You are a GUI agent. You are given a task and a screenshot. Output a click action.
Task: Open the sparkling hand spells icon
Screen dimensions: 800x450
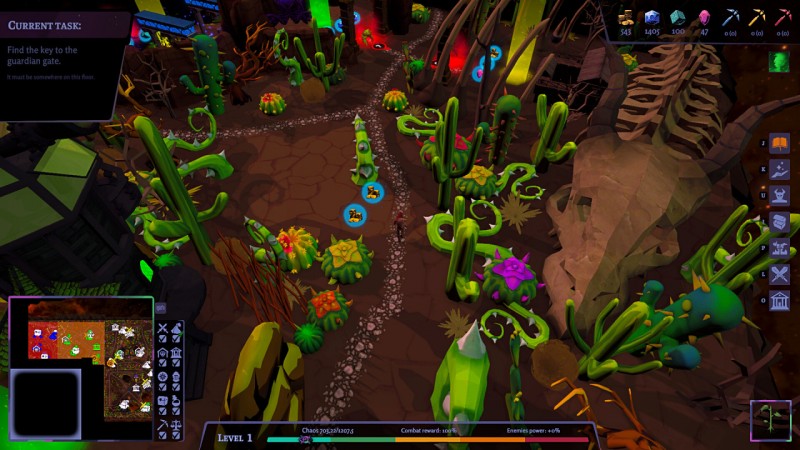point(779,170)
